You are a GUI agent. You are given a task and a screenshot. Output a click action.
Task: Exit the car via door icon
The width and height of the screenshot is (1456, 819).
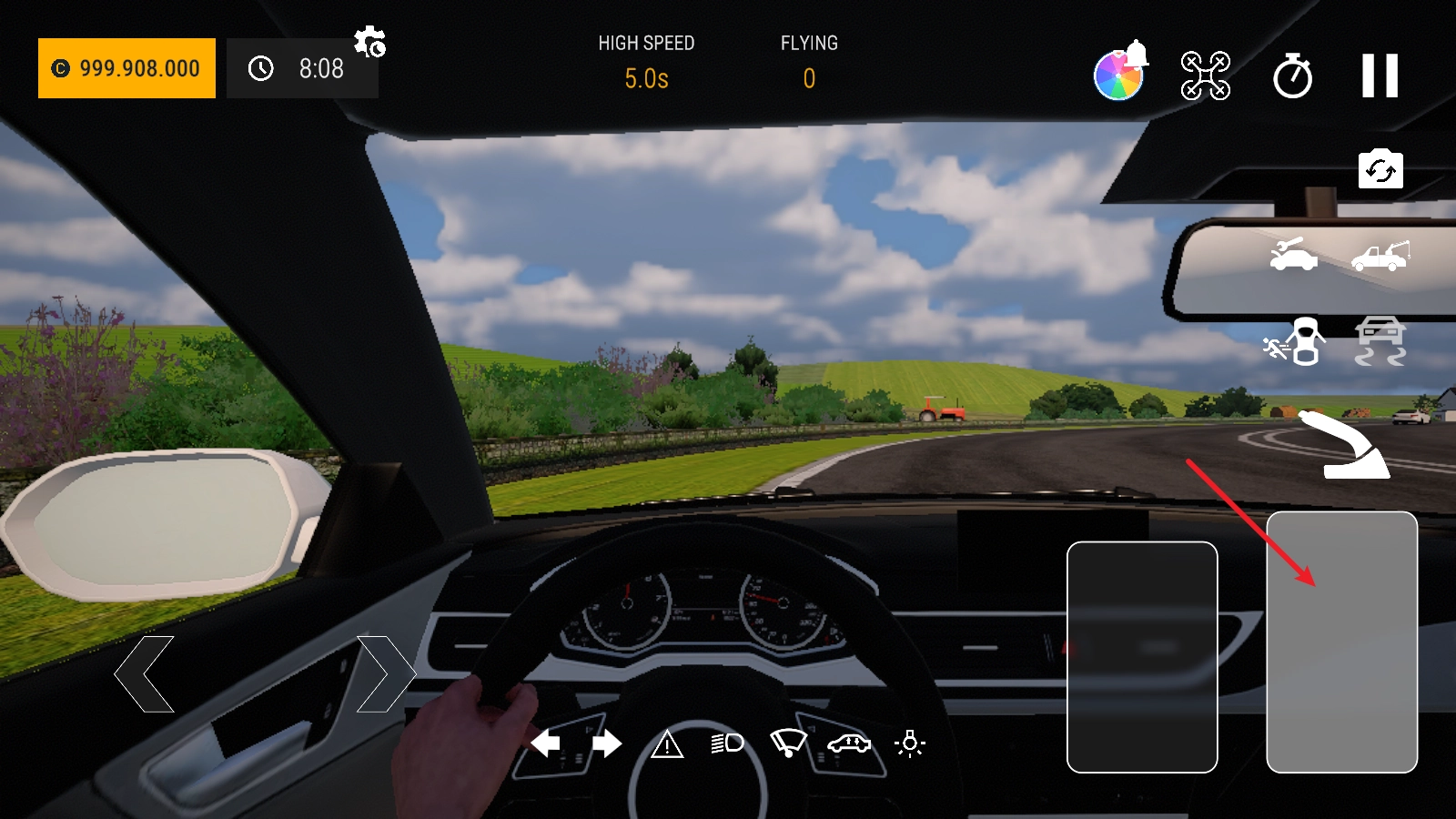pyautogui.click(x=1293, y=341)
